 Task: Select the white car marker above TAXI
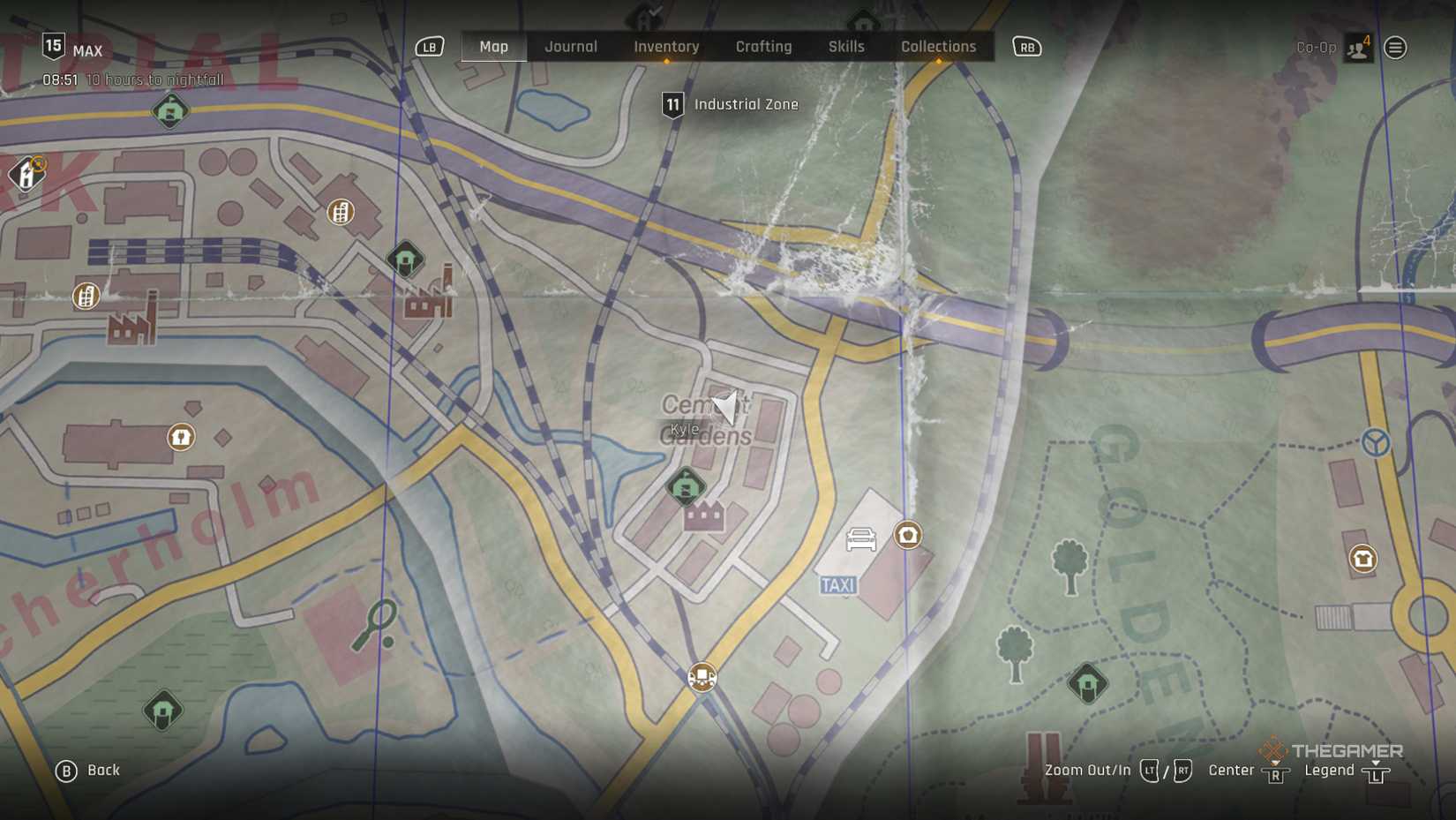(860, 538)
